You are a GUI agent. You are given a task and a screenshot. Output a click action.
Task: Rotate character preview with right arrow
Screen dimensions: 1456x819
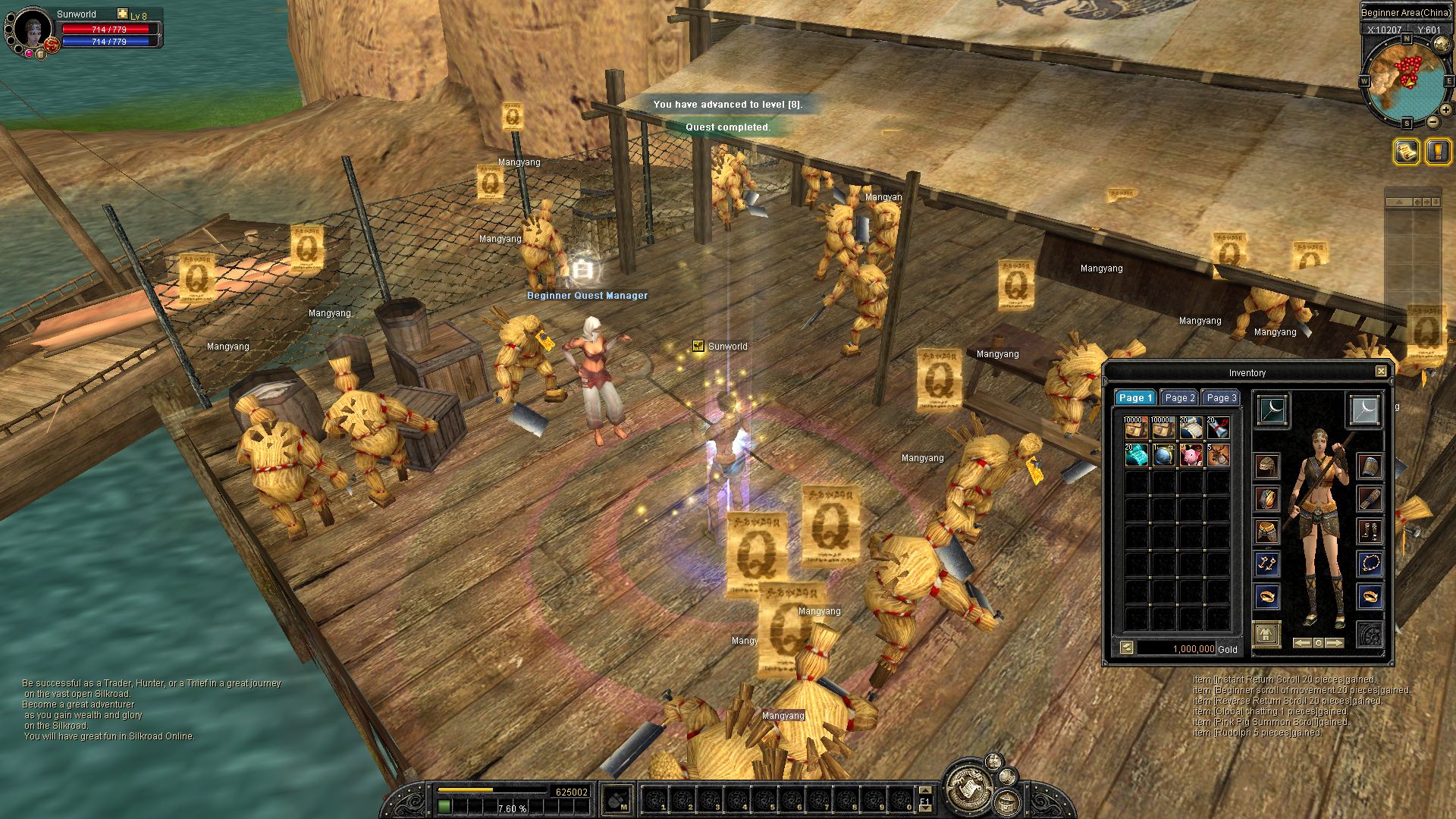coord(1335,643)
